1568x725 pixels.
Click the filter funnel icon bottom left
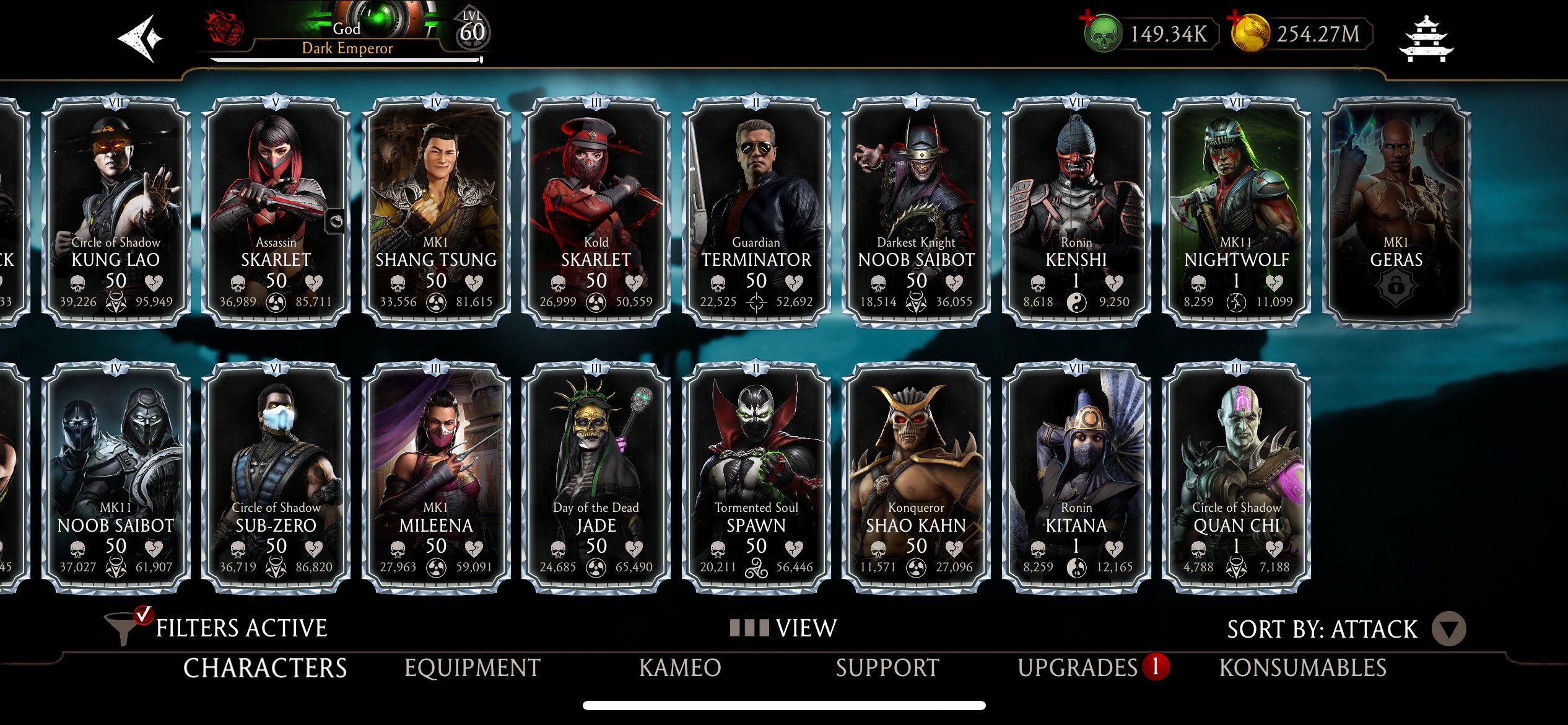click(122, 627)
